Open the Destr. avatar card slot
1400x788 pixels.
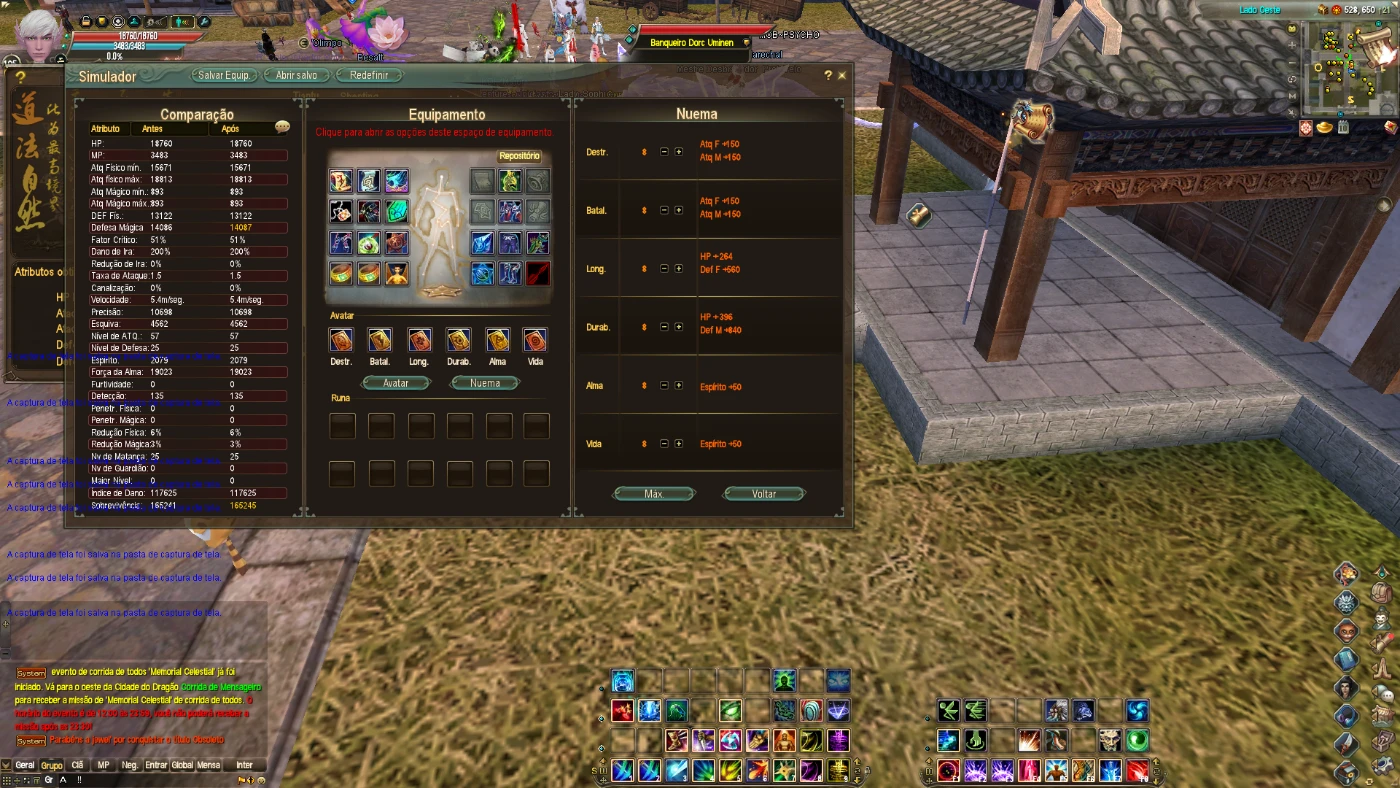341,340
